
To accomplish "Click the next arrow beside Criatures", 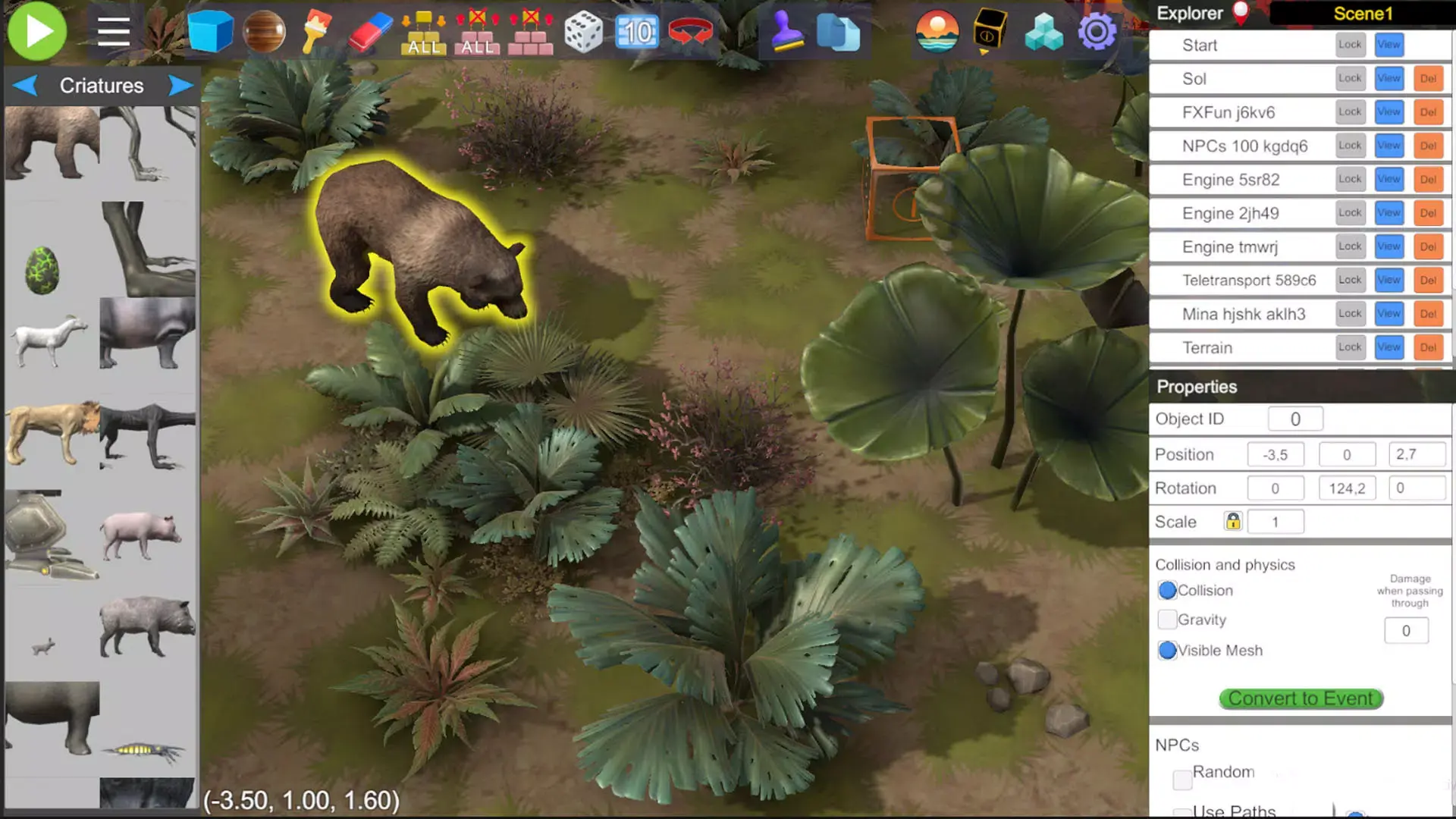I will pos(180,85).
